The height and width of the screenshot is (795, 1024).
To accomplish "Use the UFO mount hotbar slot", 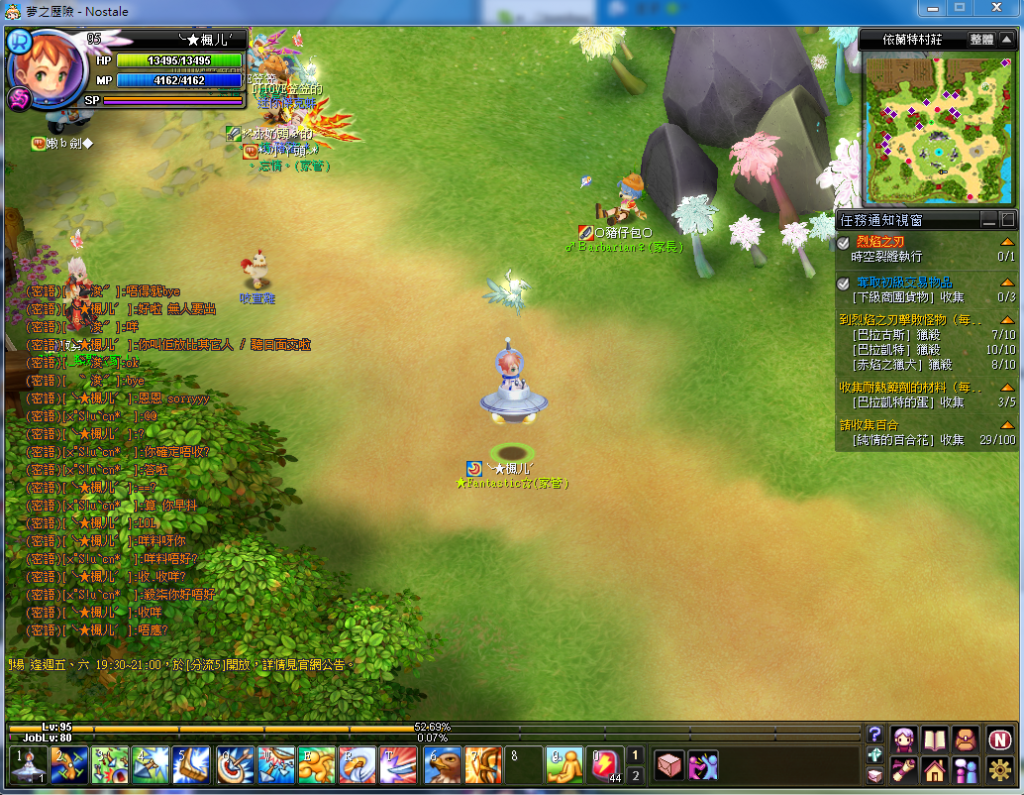I will (28, 765).
